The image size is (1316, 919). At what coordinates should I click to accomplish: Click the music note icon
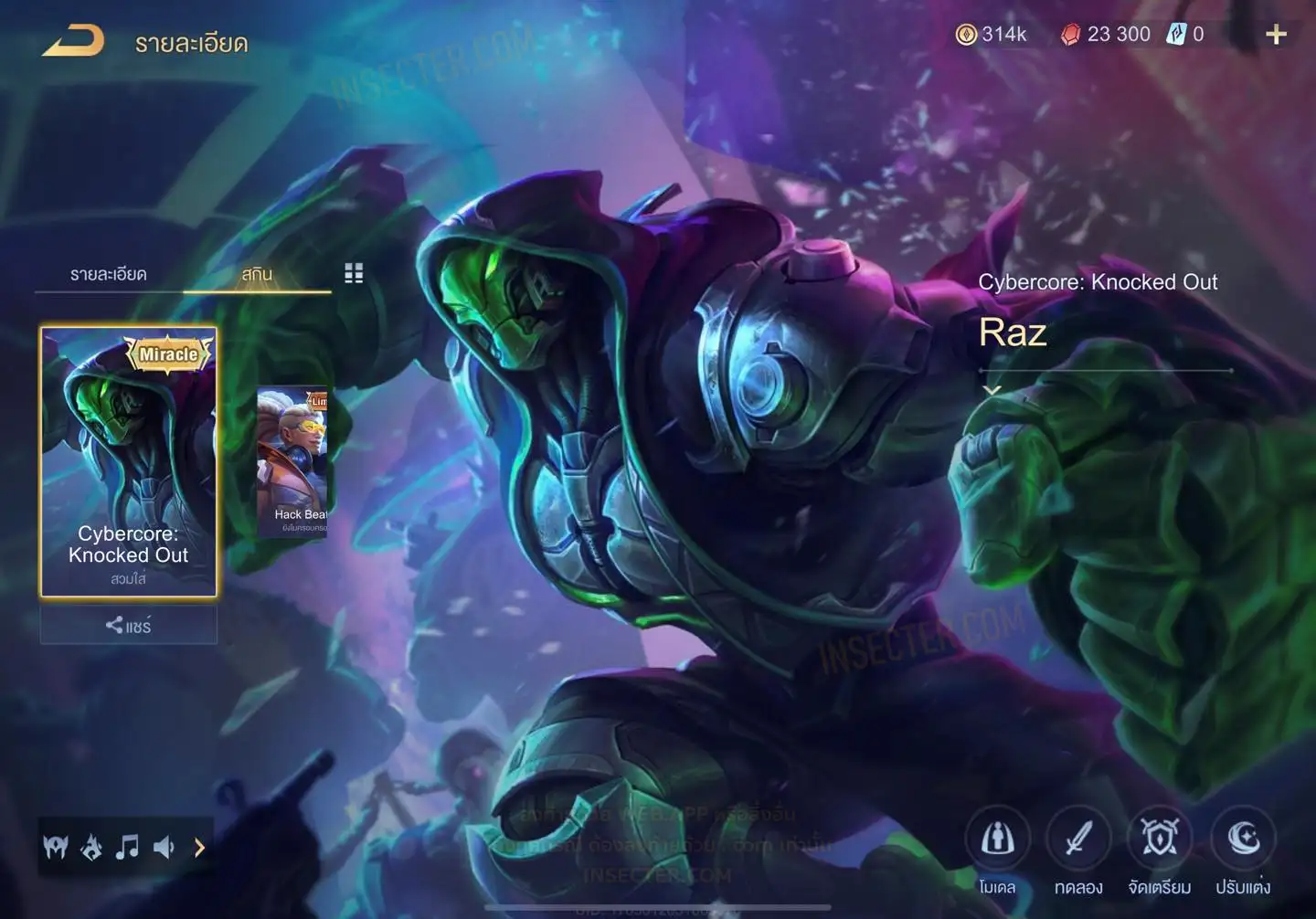click(x=127, y=848)
